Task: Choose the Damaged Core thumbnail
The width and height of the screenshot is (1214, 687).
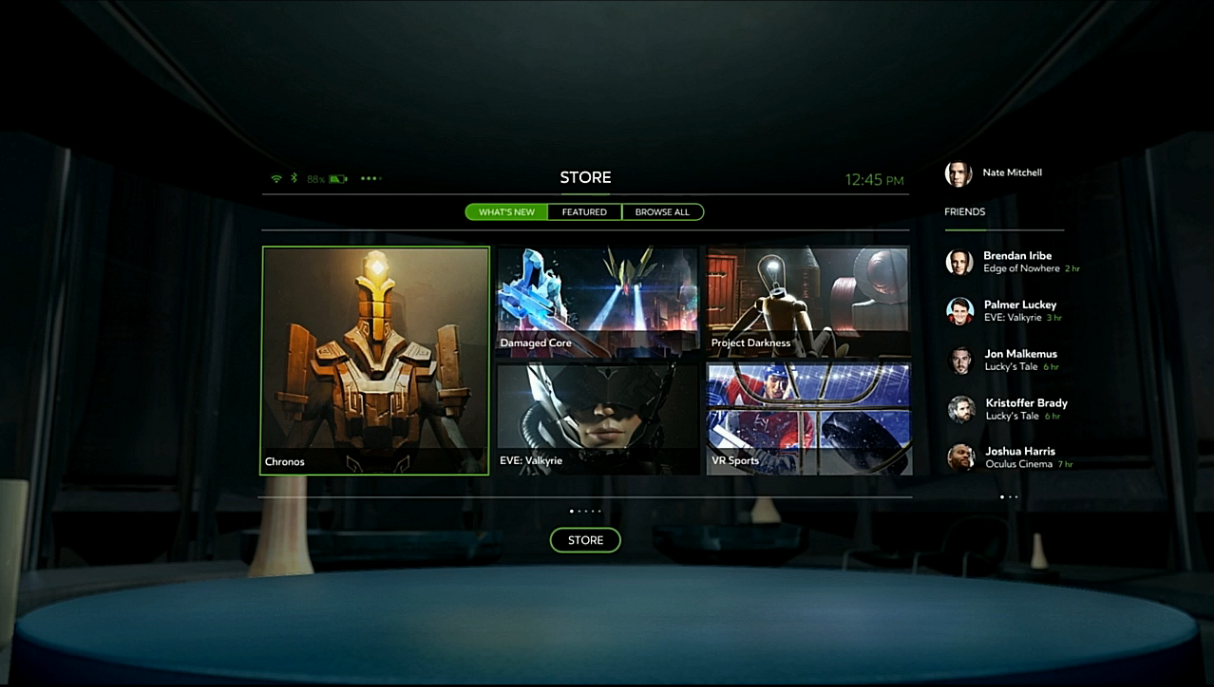Action: (x=597, y=302)
